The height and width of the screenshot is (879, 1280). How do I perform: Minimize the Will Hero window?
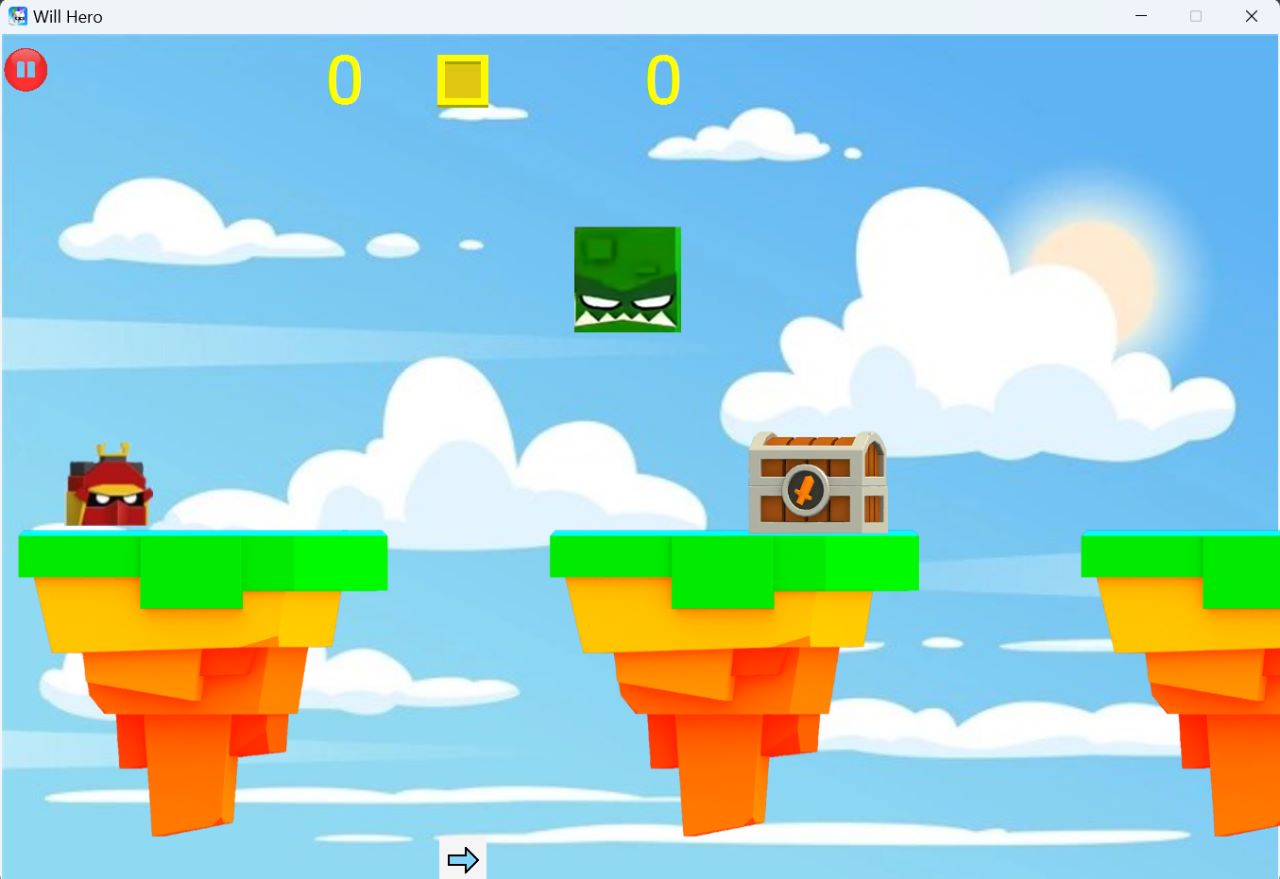tap(1141, 16)
